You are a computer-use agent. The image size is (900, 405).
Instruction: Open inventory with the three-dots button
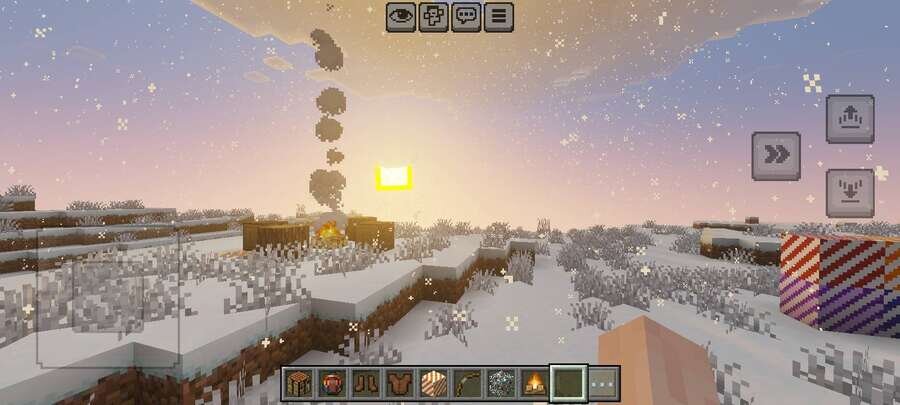pyautogui.click(x=602, y=383)
